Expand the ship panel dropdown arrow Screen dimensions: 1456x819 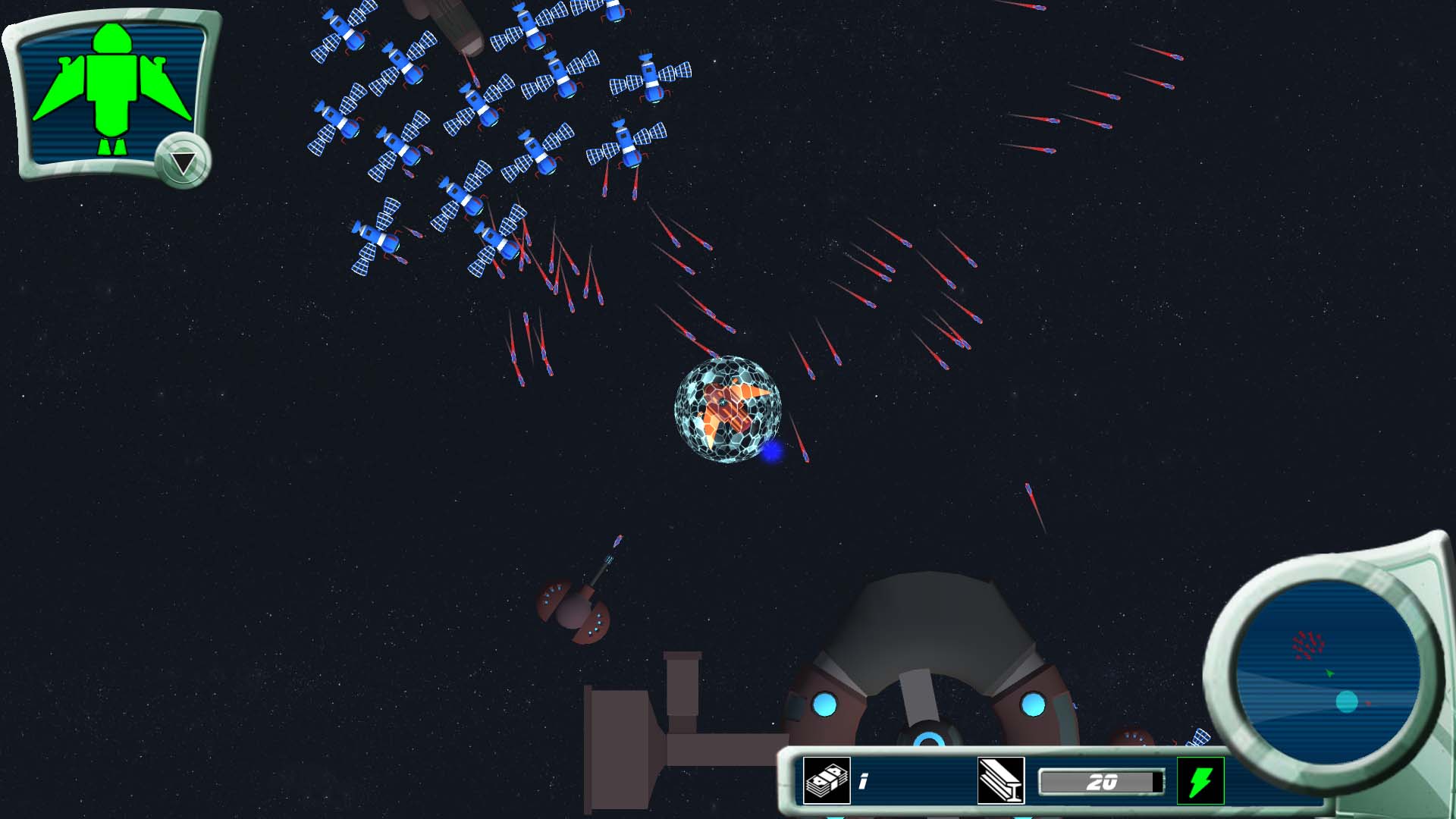click(x=183, y=162)
